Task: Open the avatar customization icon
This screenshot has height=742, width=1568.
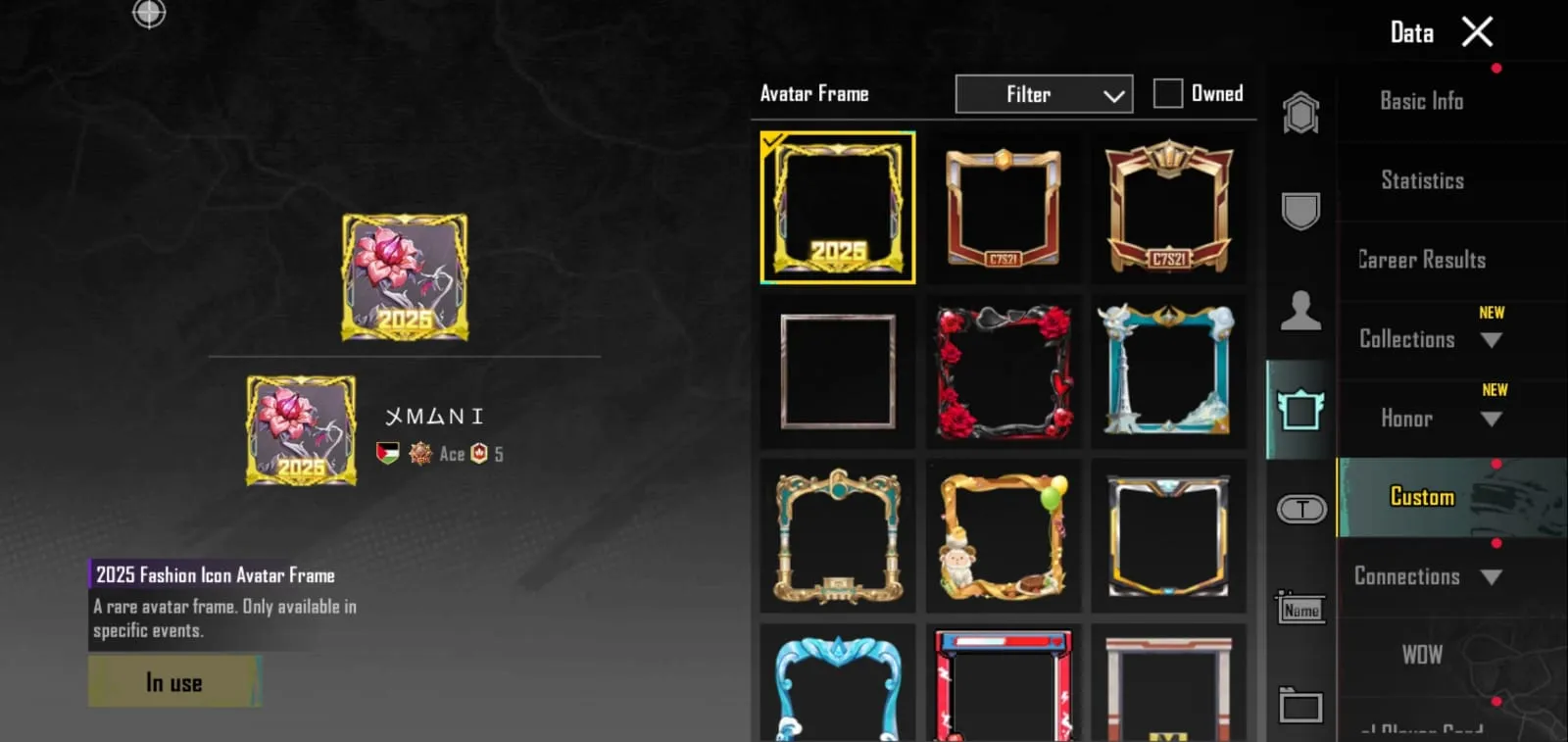Action: click(x=1300, y=309)
